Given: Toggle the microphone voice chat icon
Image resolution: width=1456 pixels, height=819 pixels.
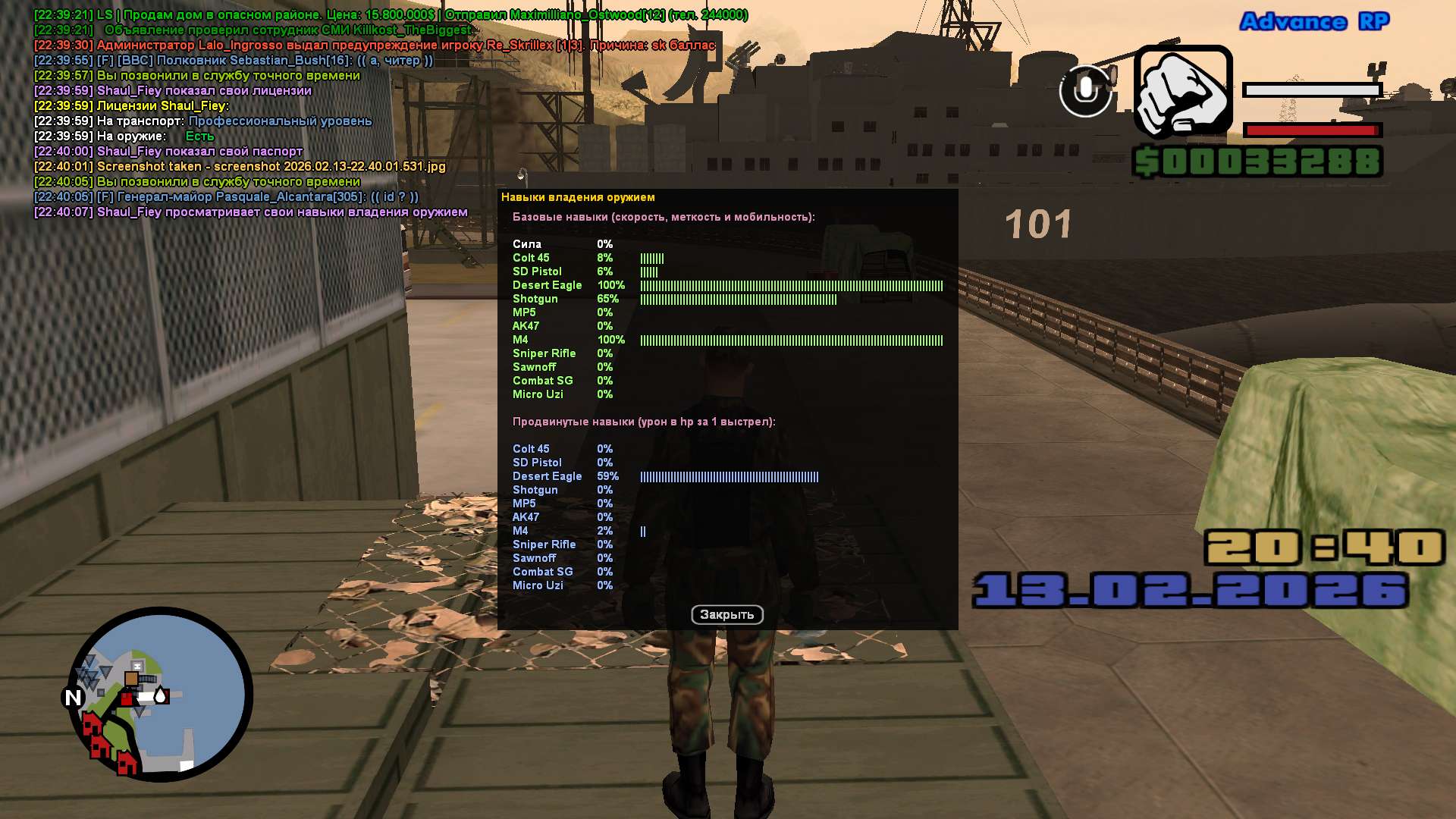Looking at the screenshot, I should click(1085, 90).
